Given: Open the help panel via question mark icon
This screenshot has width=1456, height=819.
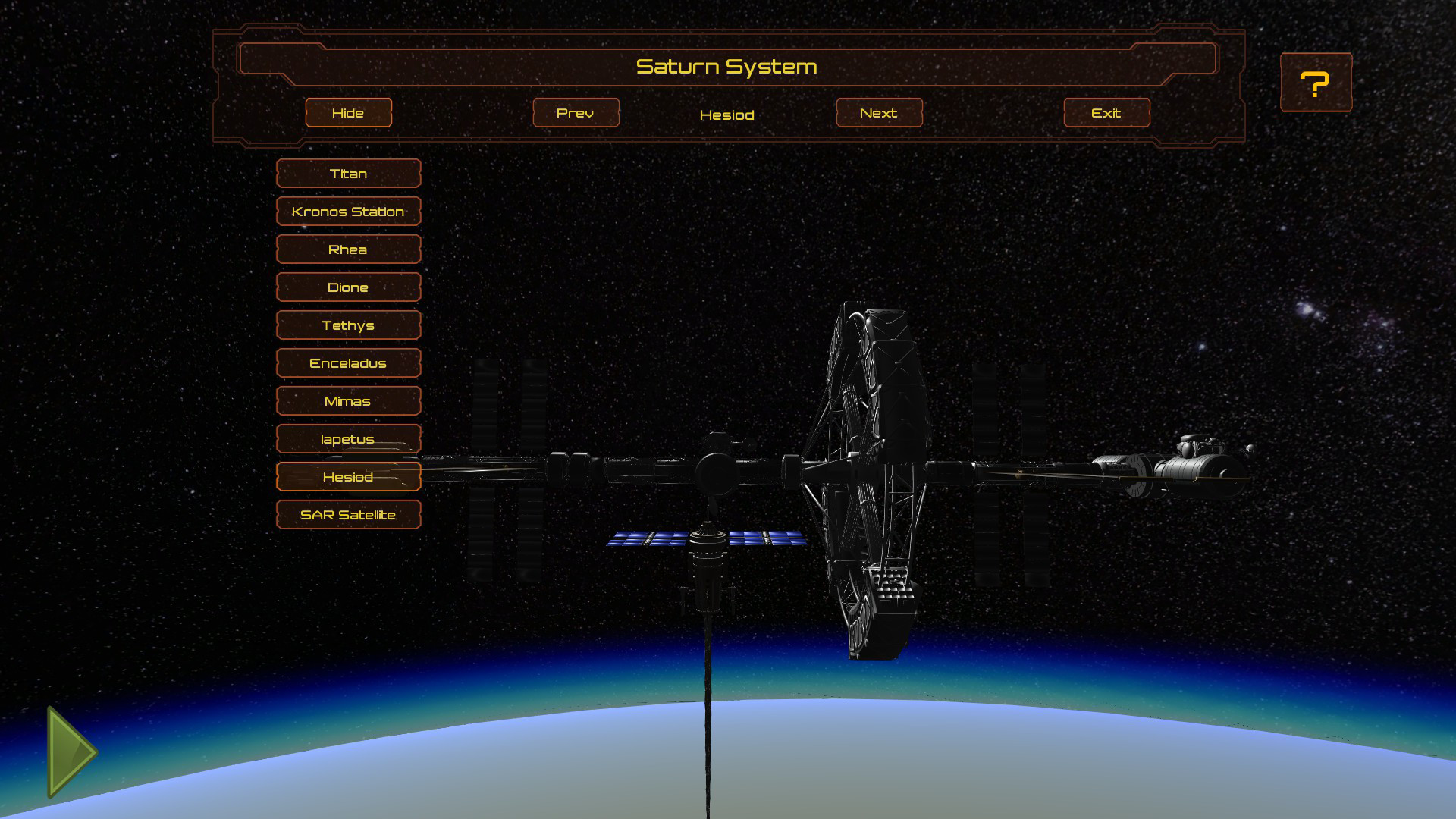Looking at the screenshot, I should (1316, 82).
